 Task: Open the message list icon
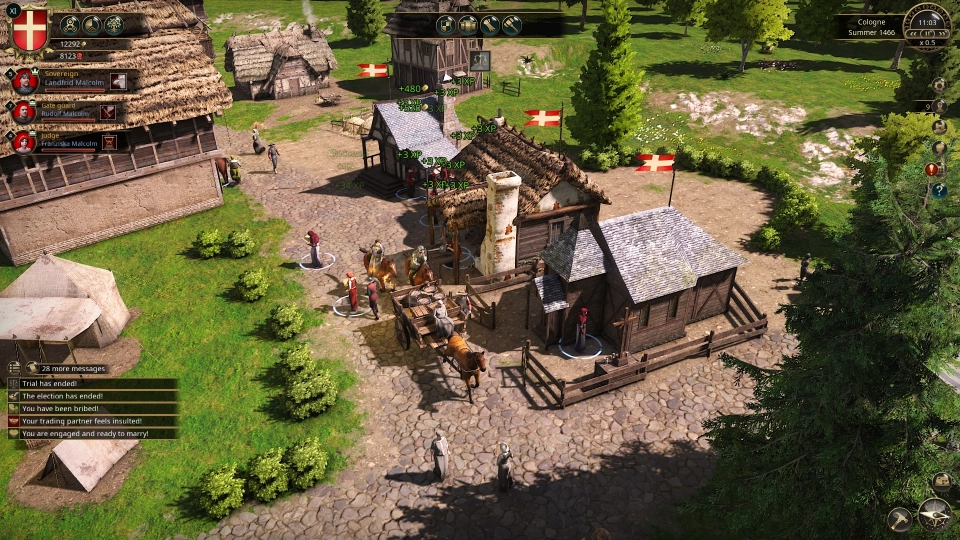coord(14,368)
